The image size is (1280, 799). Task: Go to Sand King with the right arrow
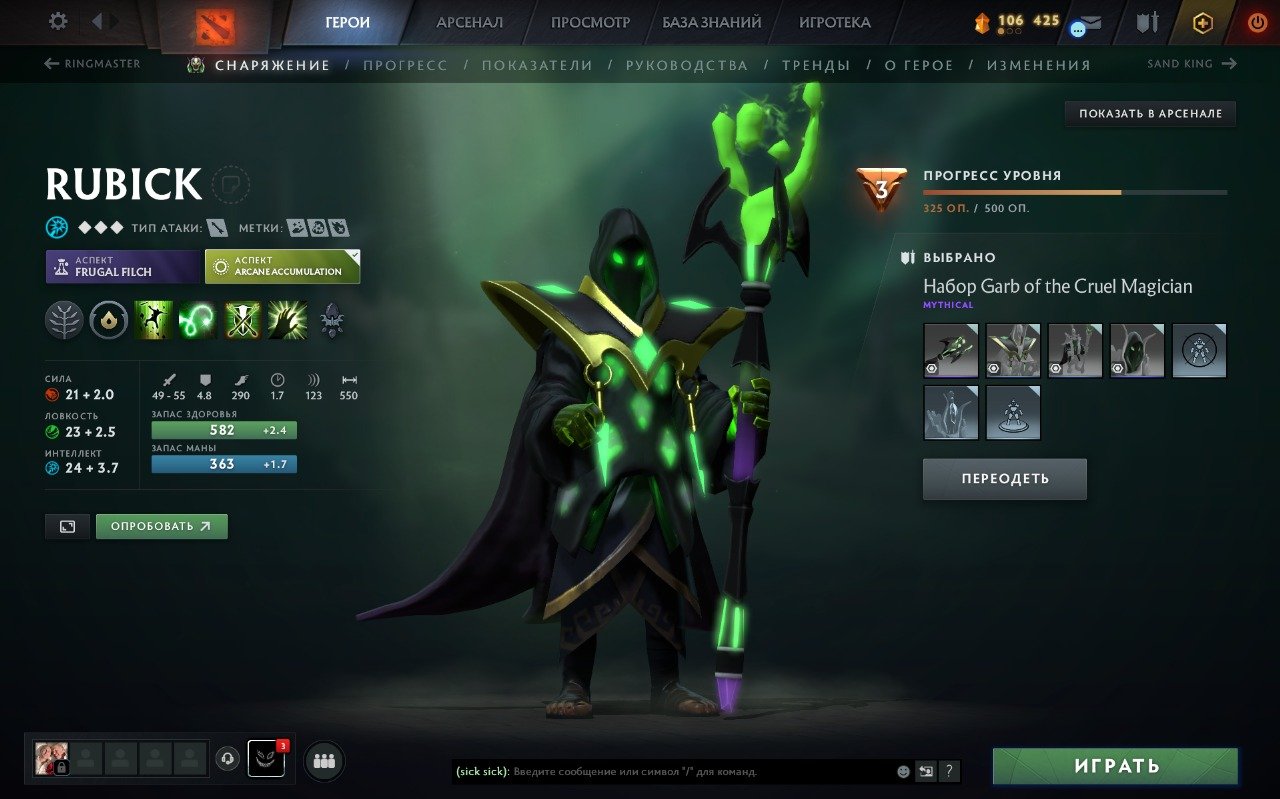pyautogui.click(x=1230, y=63)
